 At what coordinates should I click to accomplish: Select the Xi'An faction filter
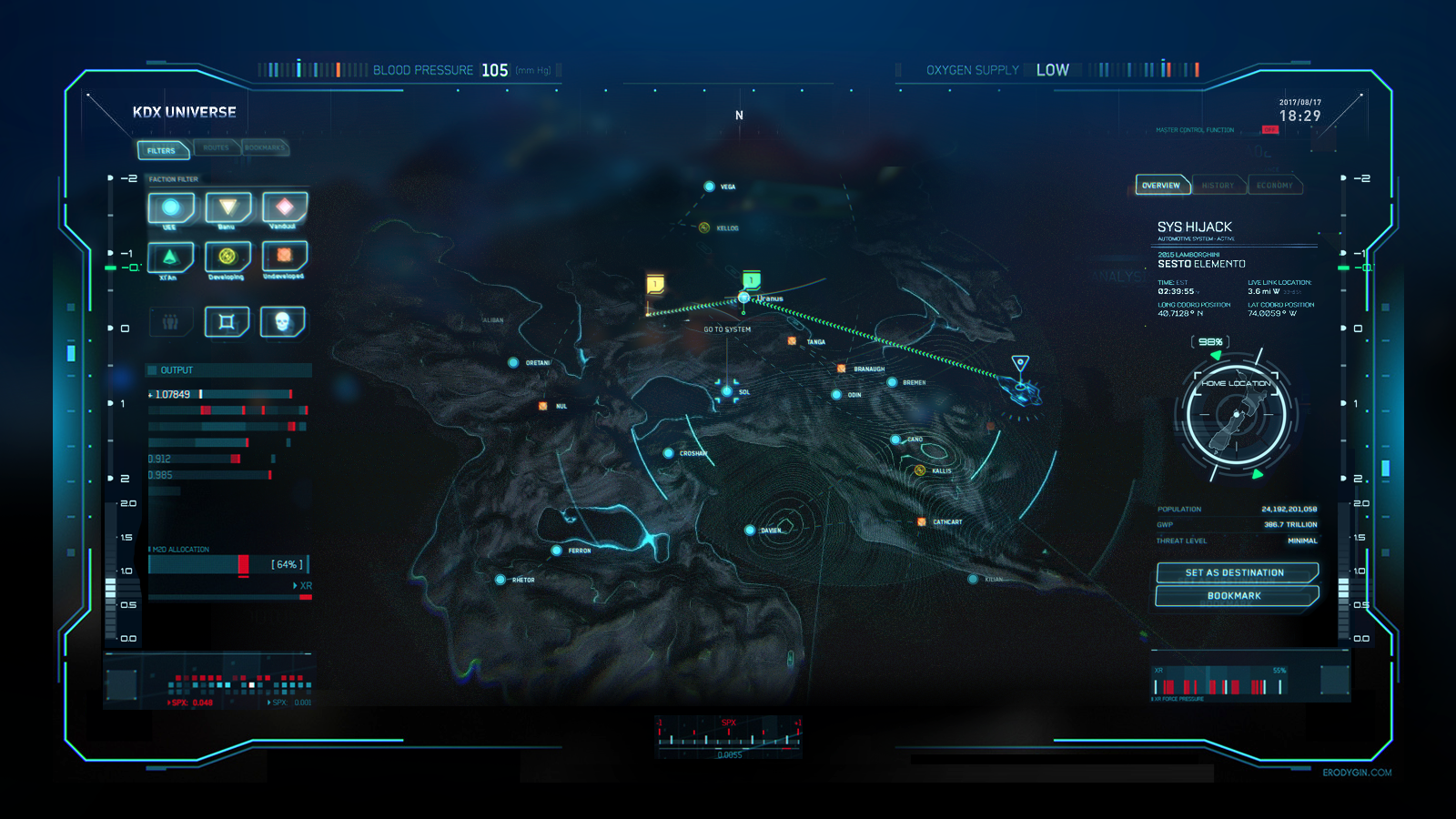click(x=170, y=258)
